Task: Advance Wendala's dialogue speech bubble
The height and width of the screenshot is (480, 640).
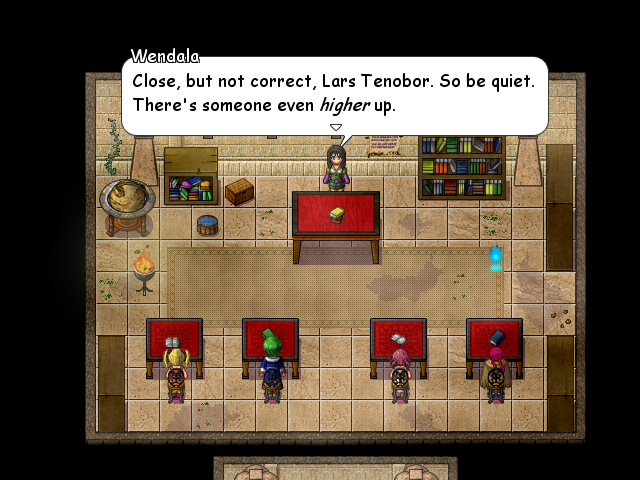Action: coord(335,95)
